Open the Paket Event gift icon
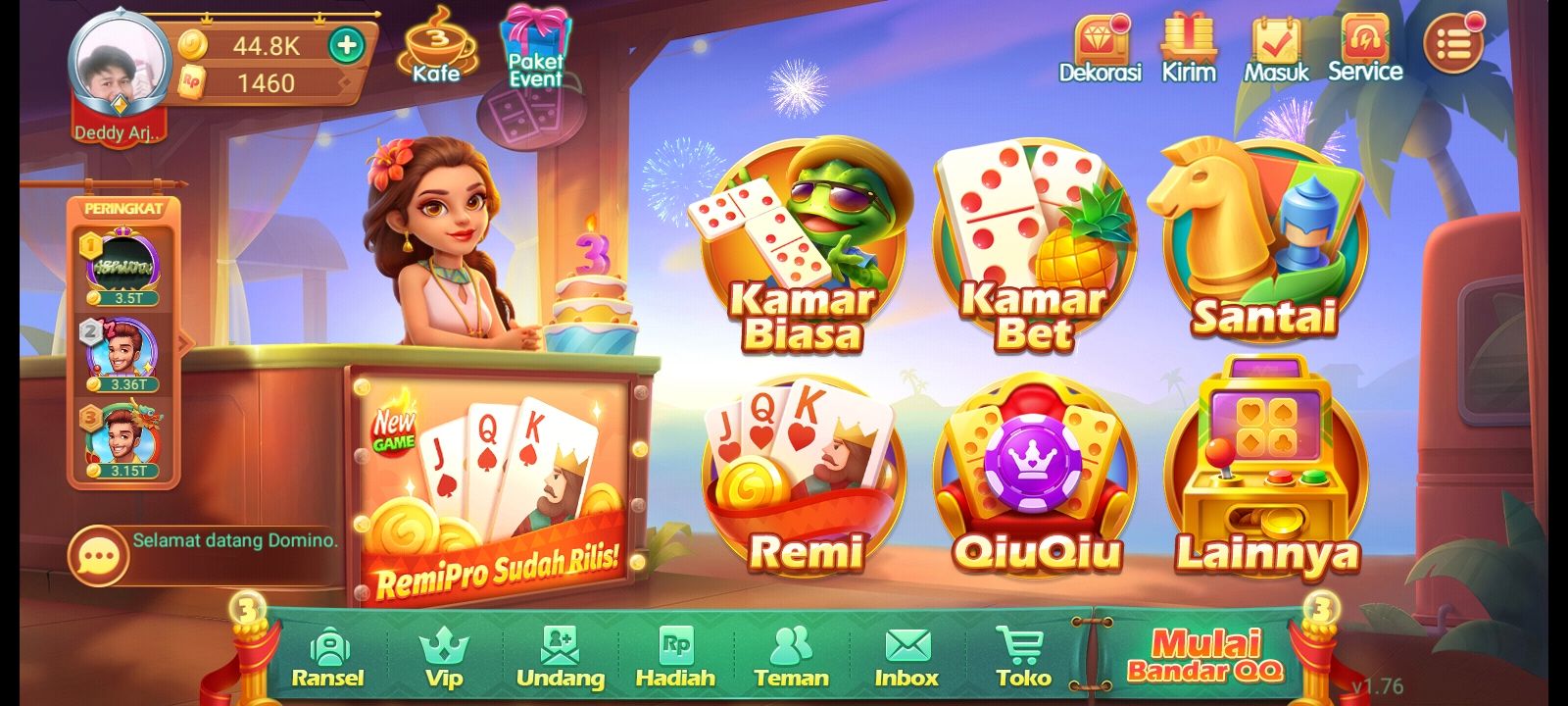Viewport: 1568px width, 706px height. point(534,39)
